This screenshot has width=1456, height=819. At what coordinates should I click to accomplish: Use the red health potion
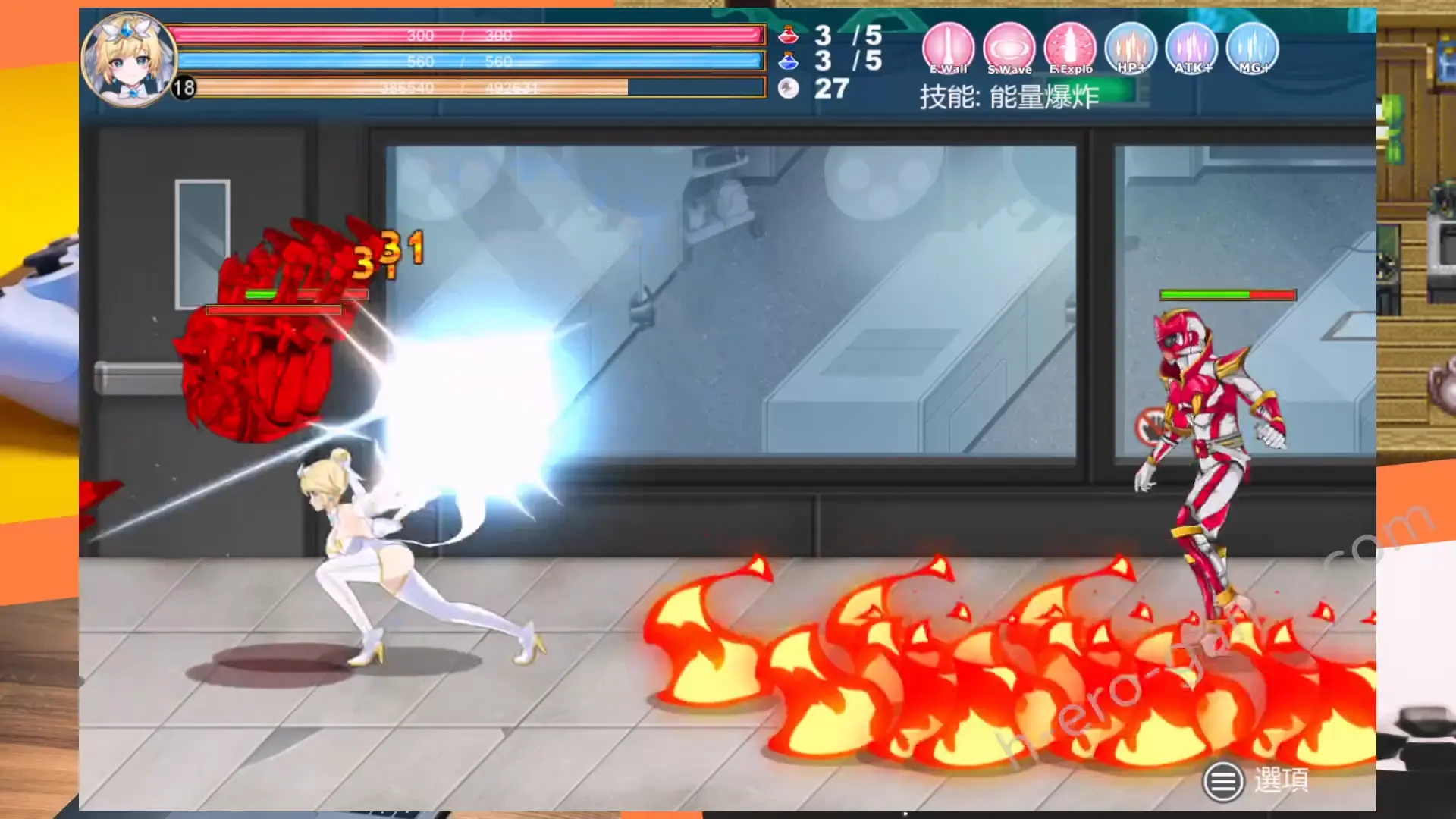789,35
